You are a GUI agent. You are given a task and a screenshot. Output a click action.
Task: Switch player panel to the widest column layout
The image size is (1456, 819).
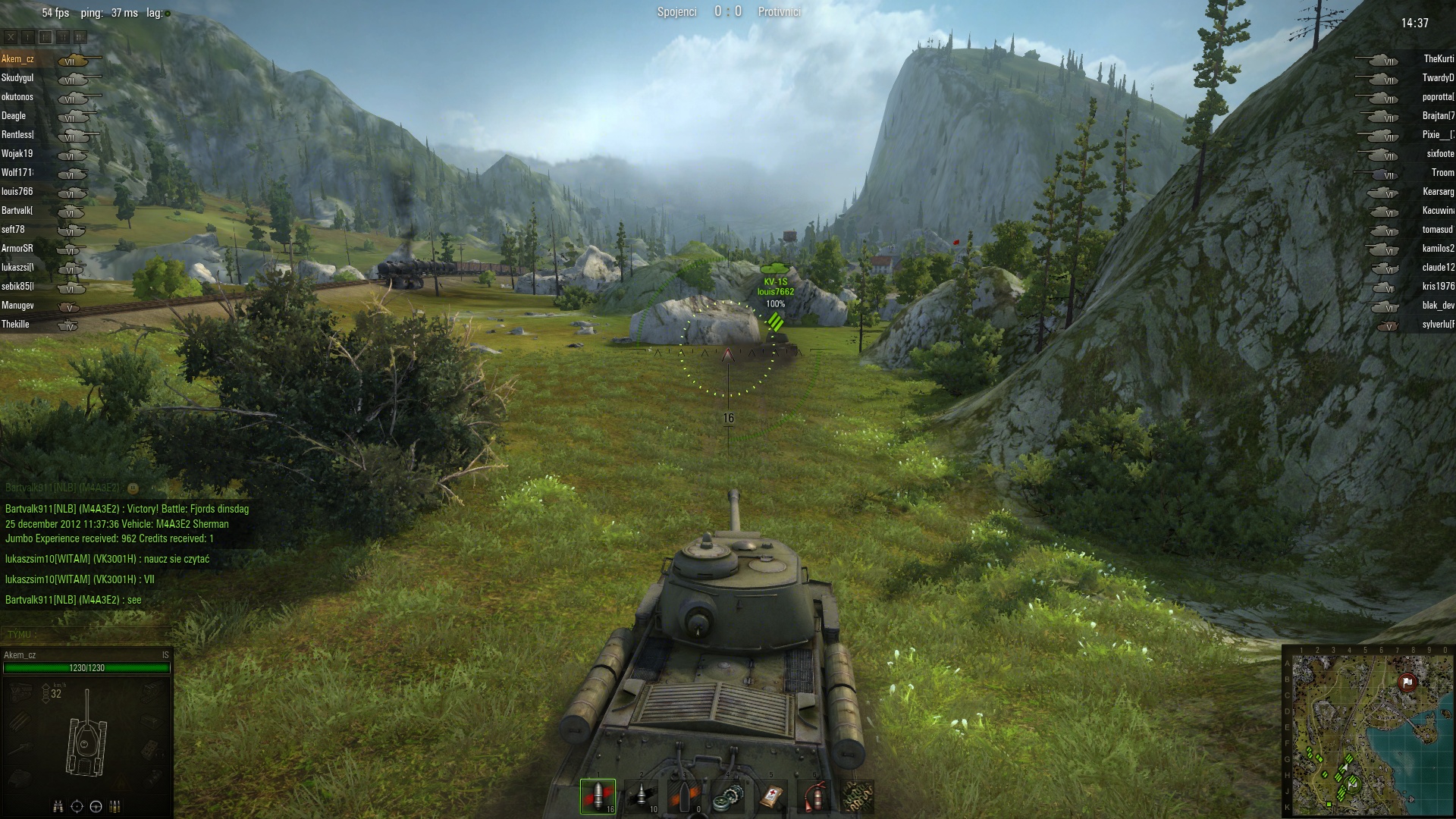(80, 37)
